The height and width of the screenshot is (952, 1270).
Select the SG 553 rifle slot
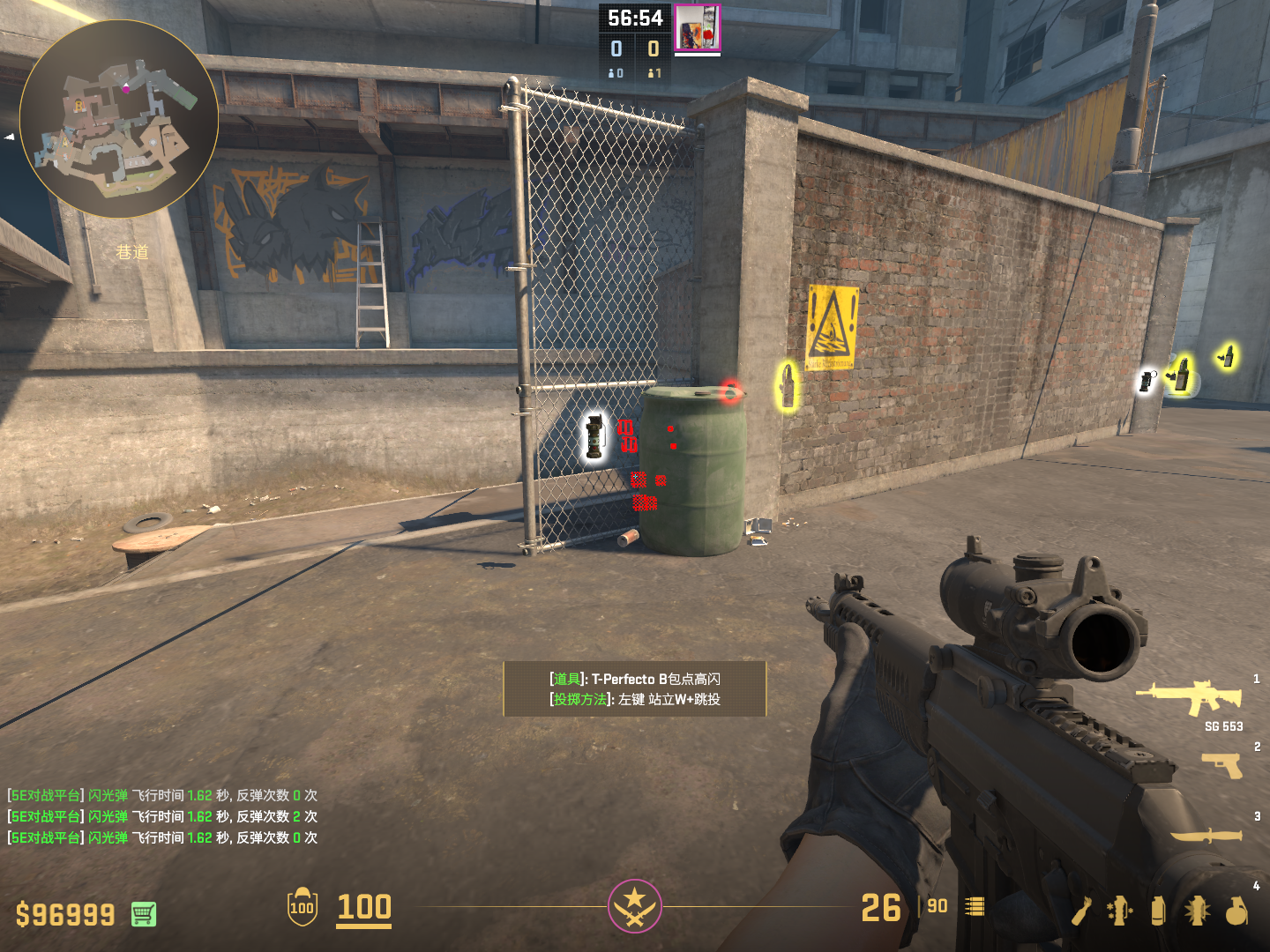tap(1190, 697)
